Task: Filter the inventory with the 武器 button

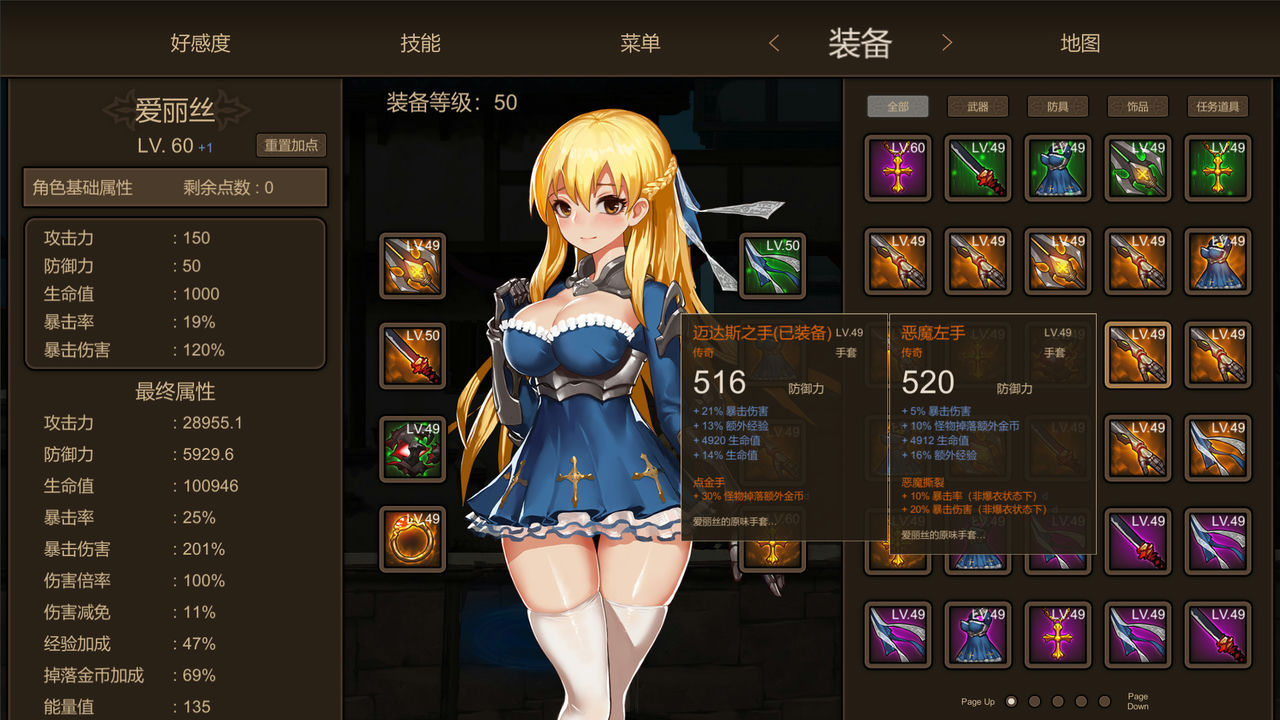Action: tap(977, 106)
